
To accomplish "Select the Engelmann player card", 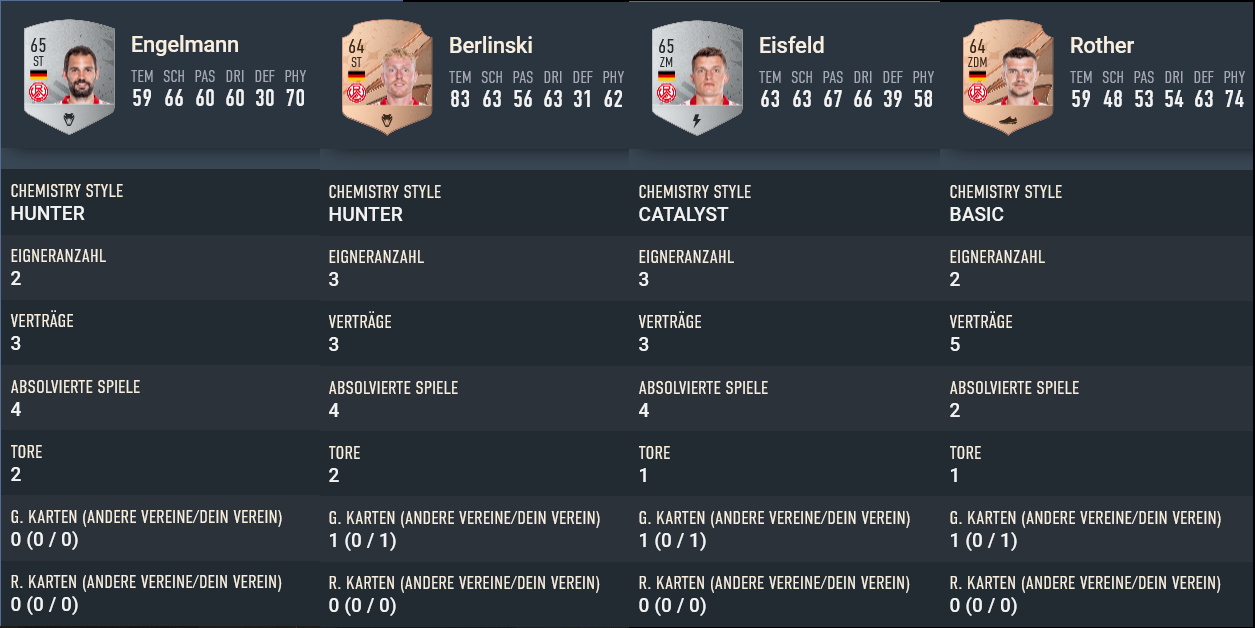I will point(69,78).
